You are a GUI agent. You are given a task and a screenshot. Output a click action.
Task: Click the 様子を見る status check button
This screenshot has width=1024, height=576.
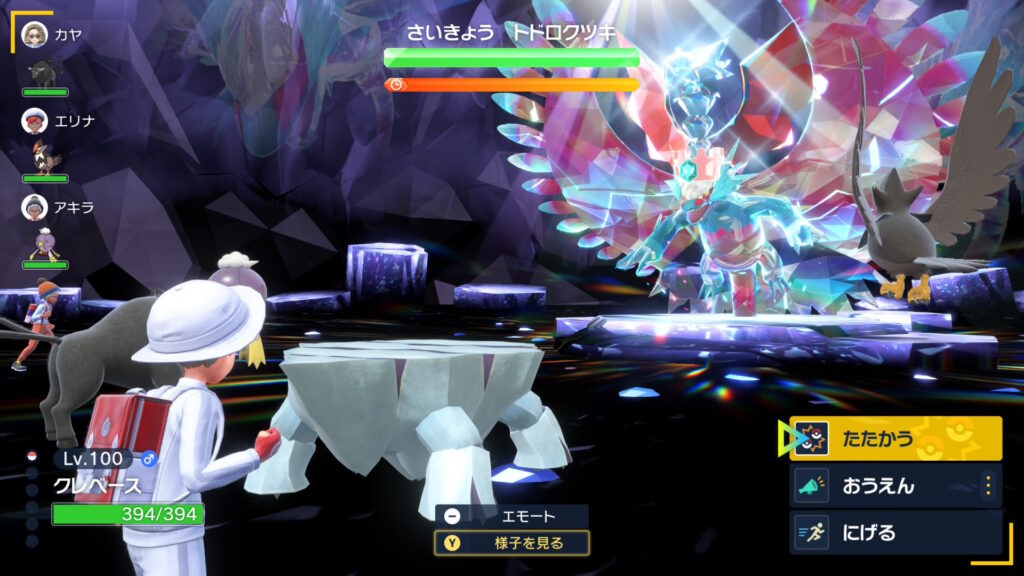tap(511, 543)
